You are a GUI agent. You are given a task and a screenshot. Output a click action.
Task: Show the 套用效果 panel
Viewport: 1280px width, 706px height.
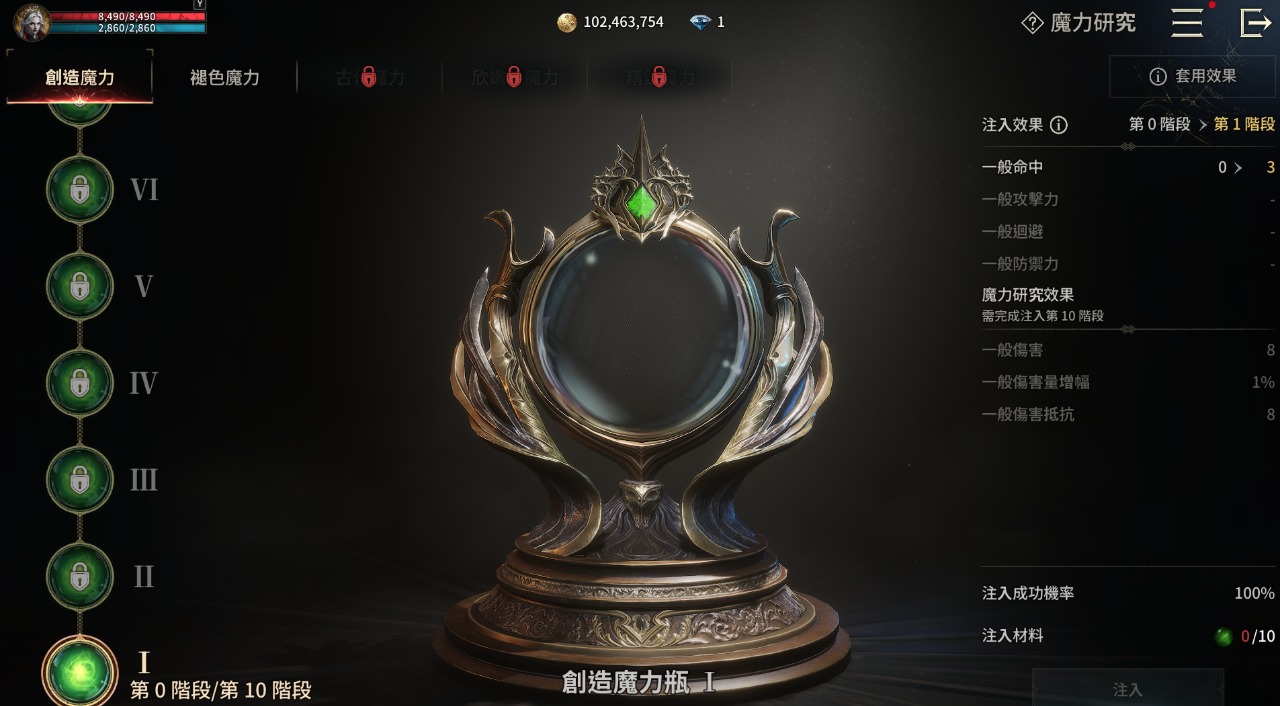coord(1192,76)
